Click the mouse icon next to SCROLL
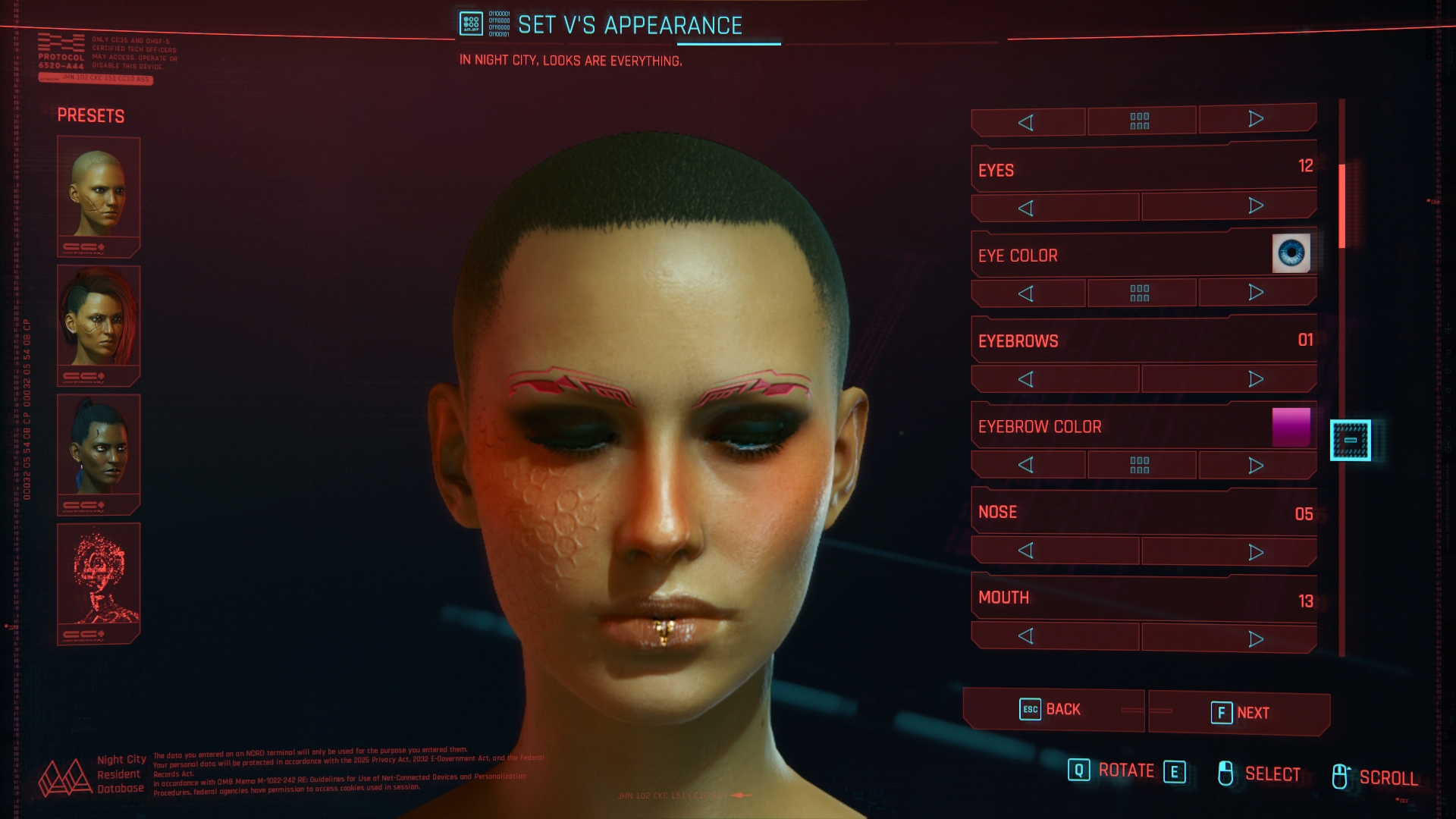 coord(1342,773)
